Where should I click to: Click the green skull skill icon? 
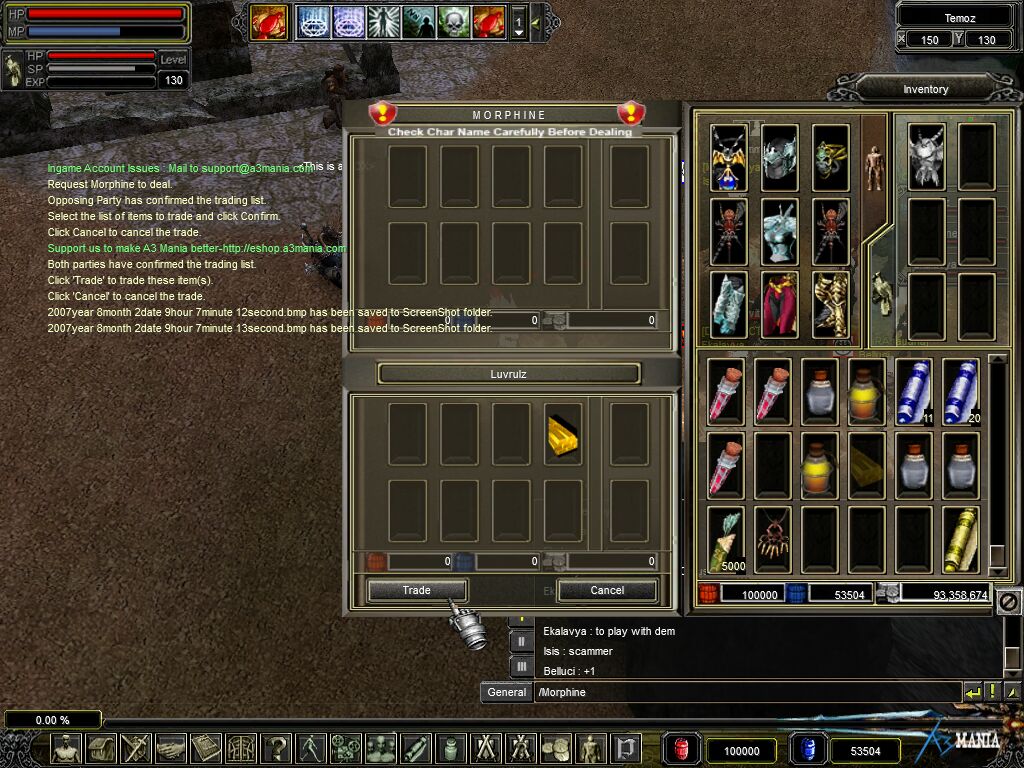453,21
